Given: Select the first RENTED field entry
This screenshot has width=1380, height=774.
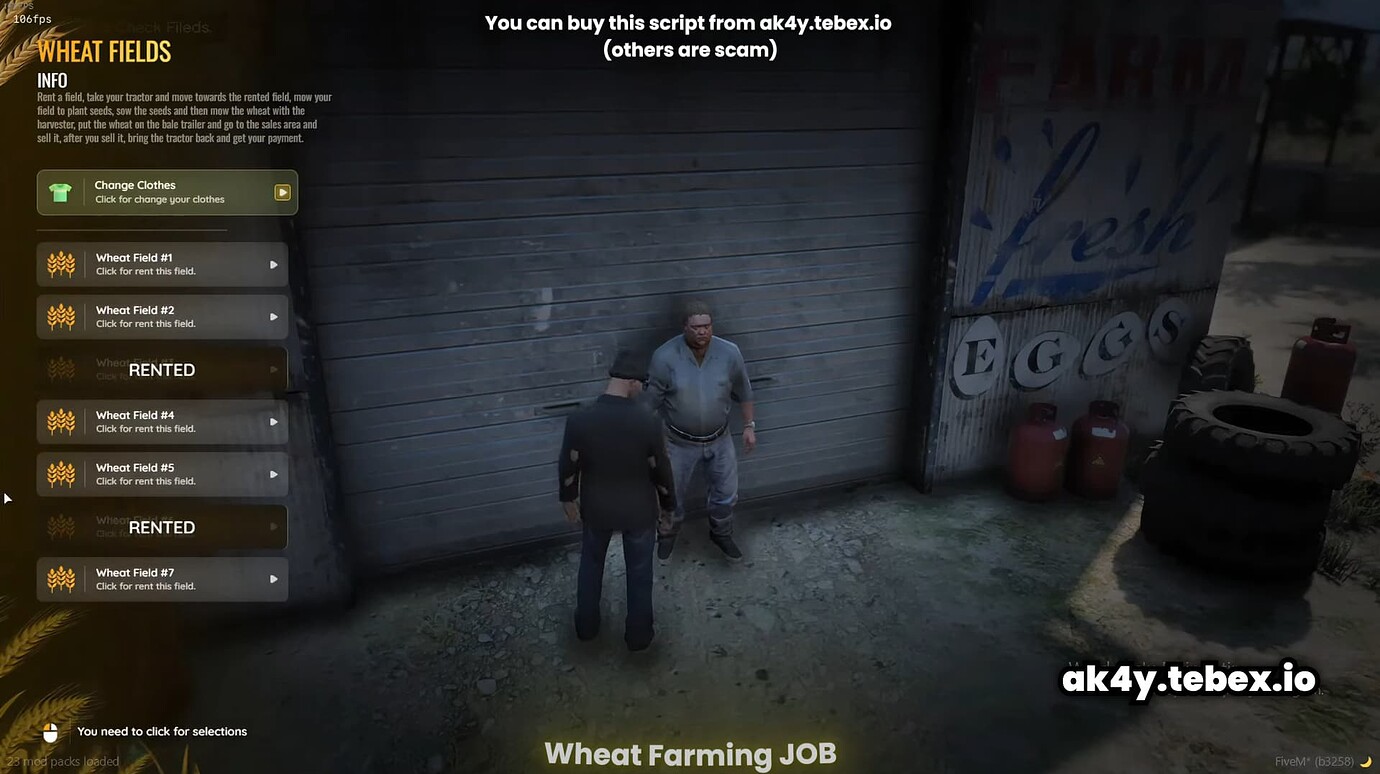Looking at the screenshot, I should point(160,369).
